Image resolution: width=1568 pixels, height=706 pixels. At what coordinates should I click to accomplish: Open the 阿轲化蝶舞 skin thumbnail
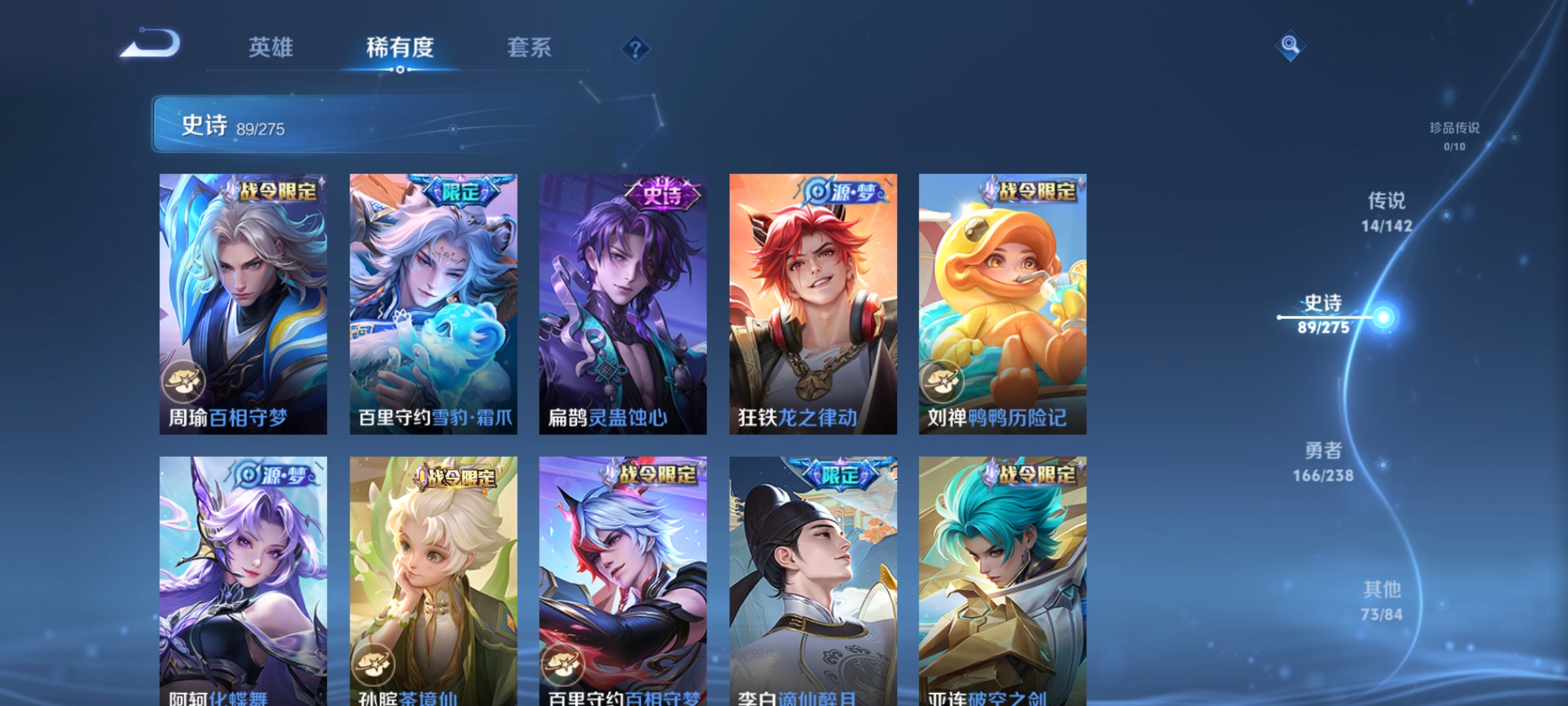tap(242, 575)
